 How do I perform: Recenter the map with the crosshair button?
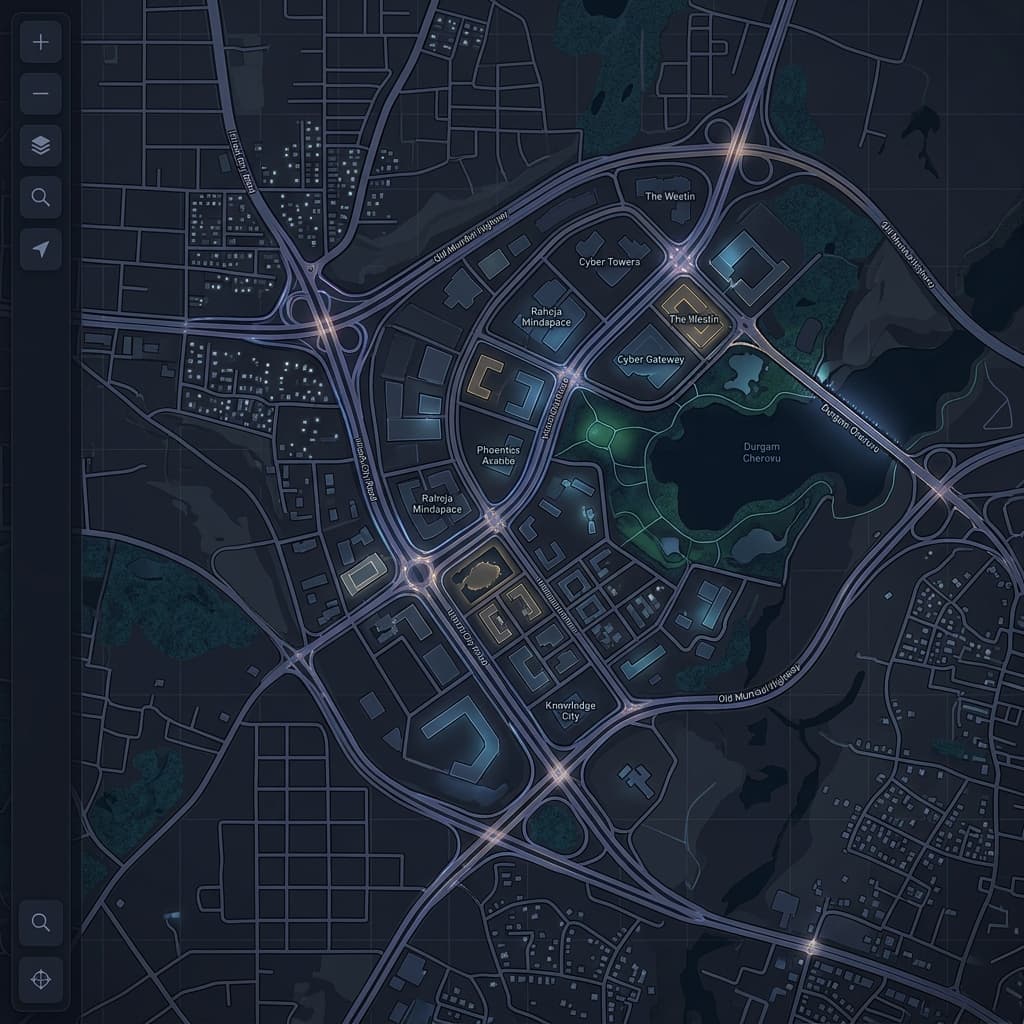click(x=41, y=979)
